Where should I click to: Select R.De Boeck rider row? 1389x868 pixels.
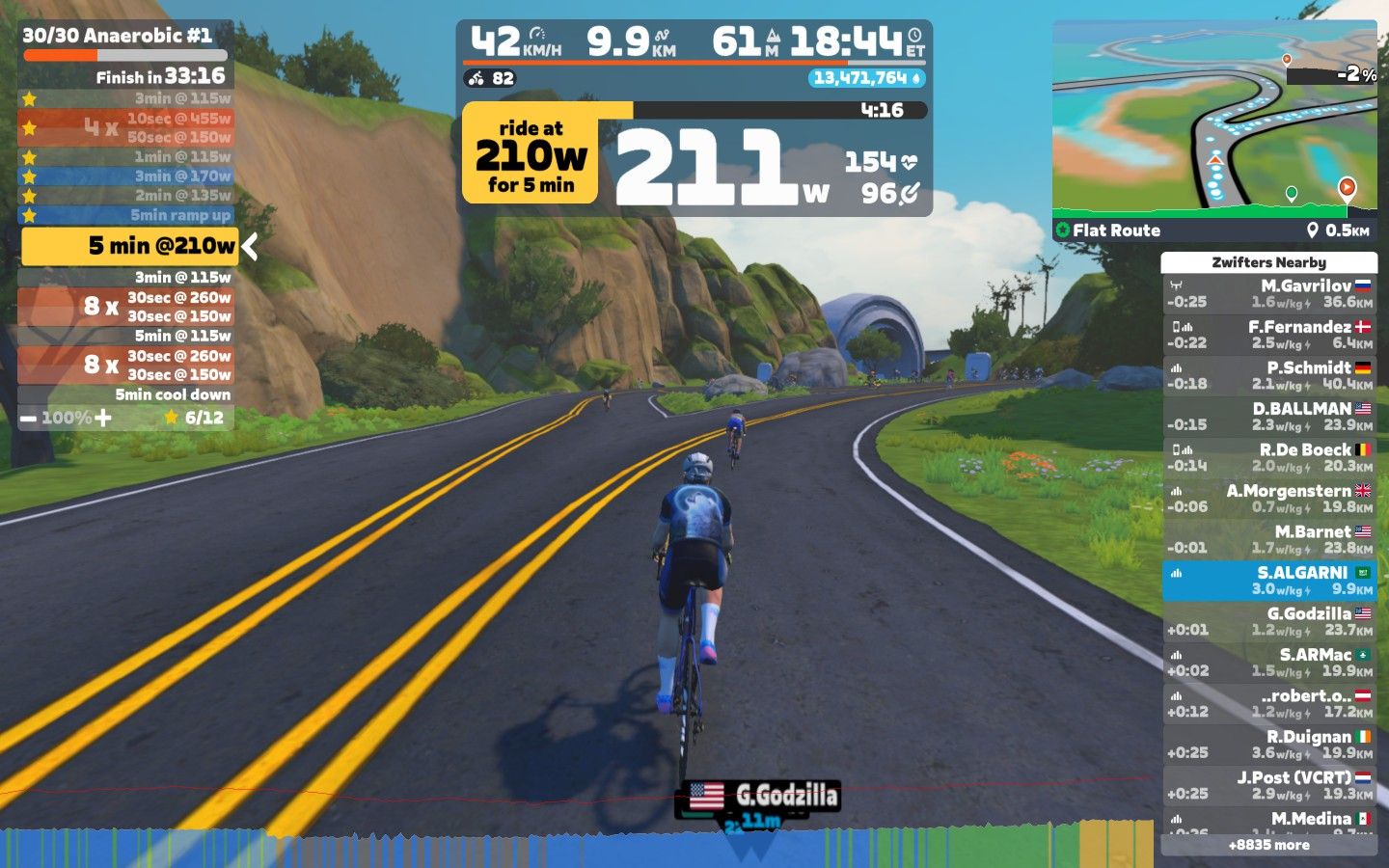1268,457
